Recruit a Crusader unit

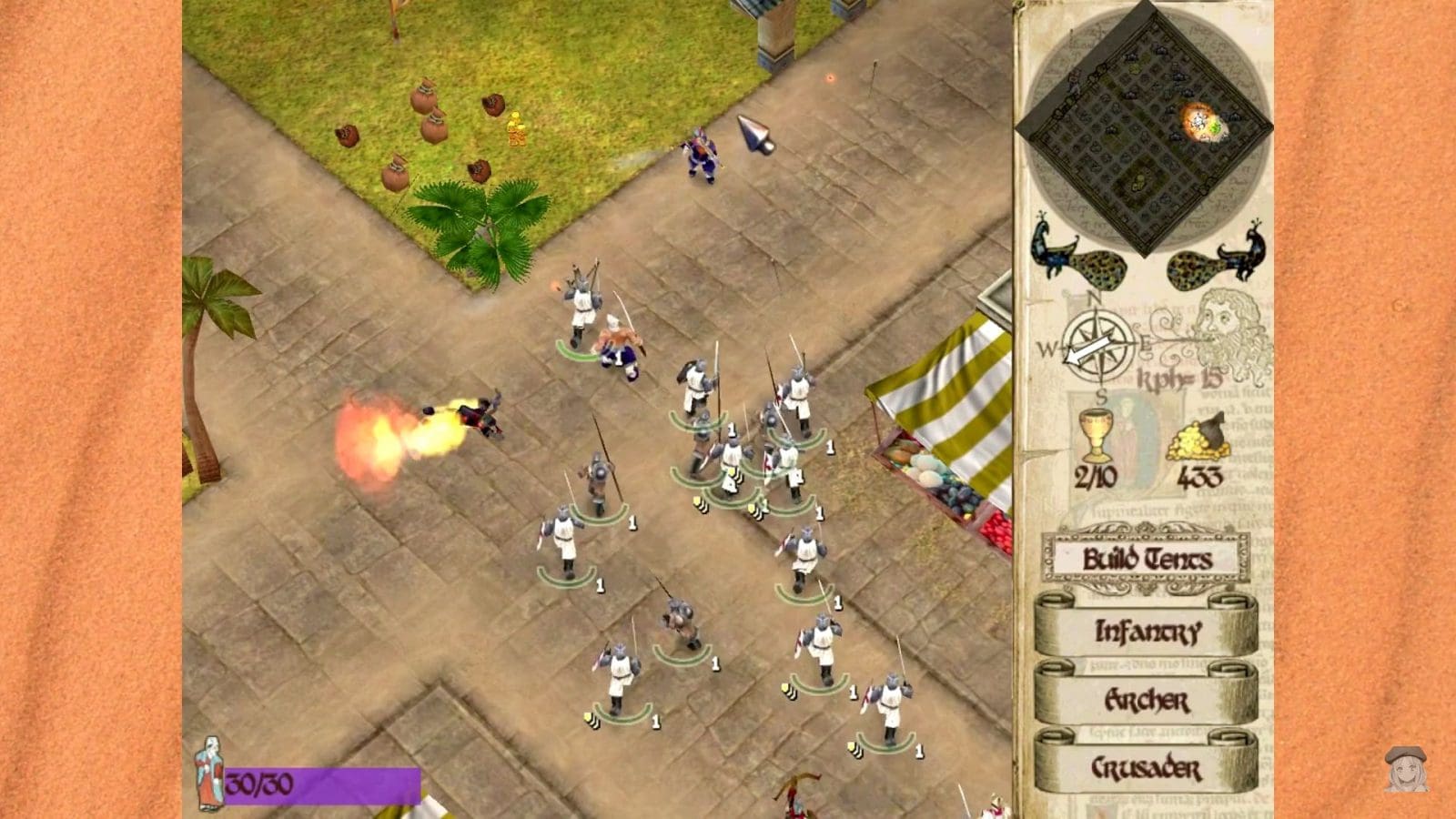point(1148,768)
